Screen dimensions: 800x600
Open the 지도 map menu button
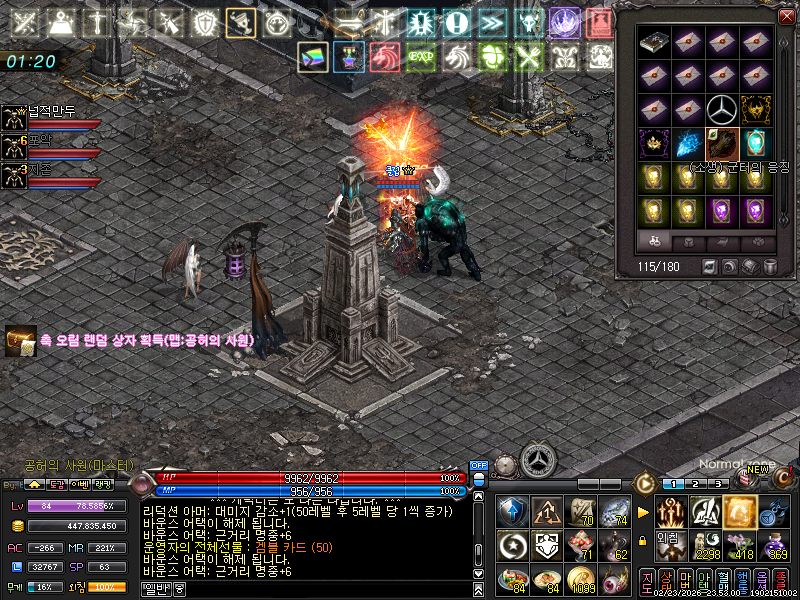tap(647, 579)
